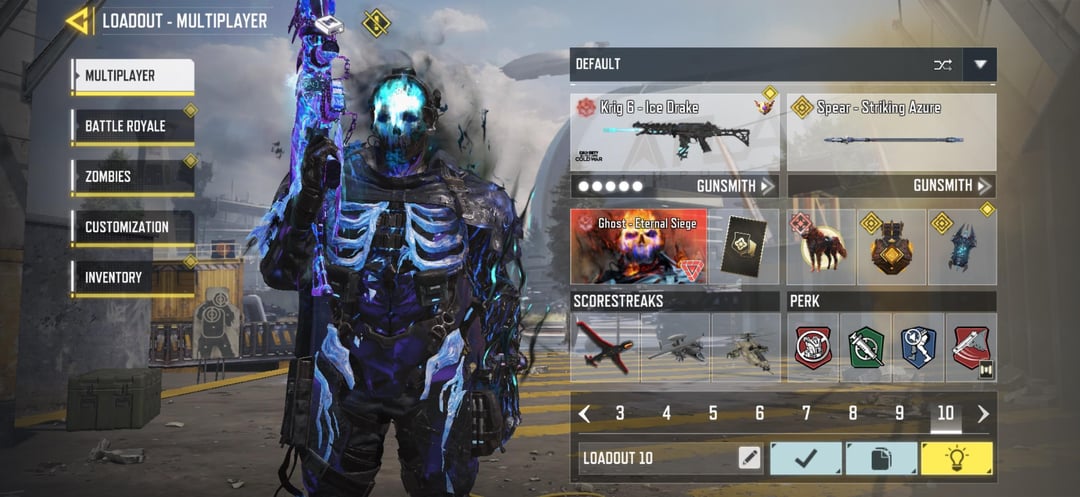
Task: Click the shuffle loadout icon
Action: tap(942, 65)
